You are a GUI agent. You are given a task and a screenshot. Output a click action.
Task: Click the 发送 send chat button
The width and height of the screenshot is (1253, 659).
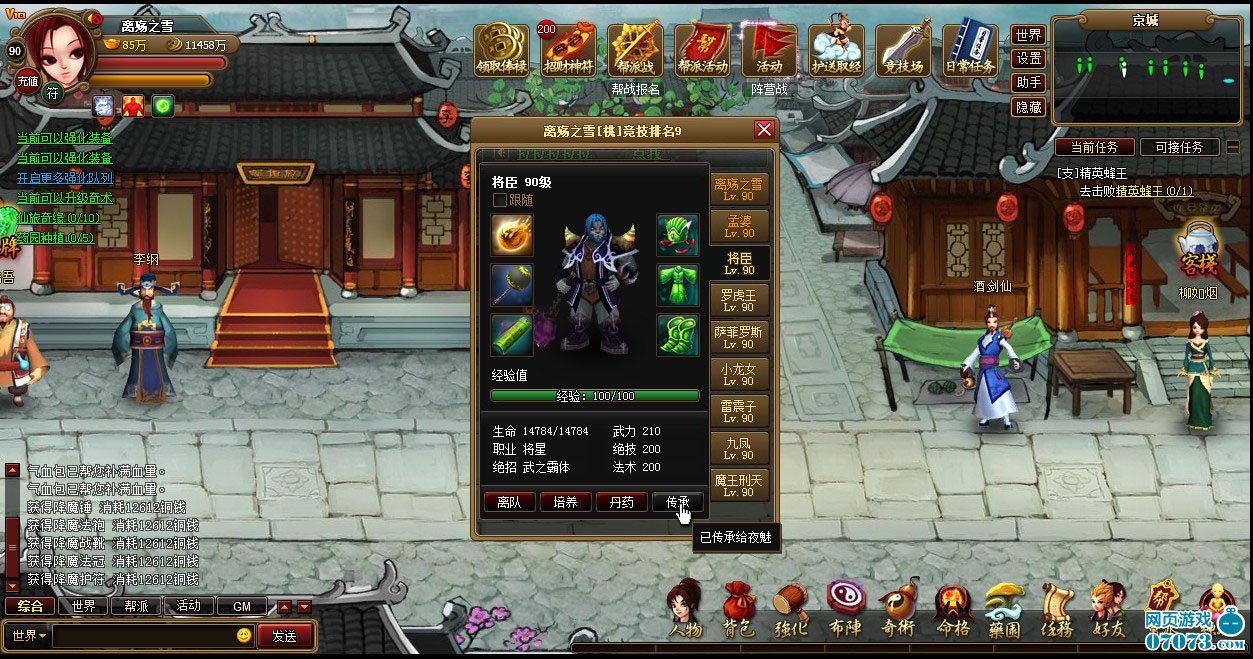point(284,636)
